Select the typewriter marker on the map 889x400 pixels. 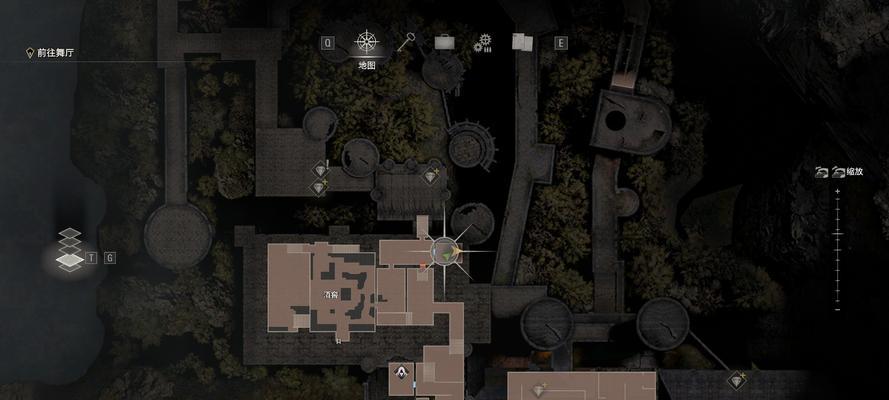point(400,373)
